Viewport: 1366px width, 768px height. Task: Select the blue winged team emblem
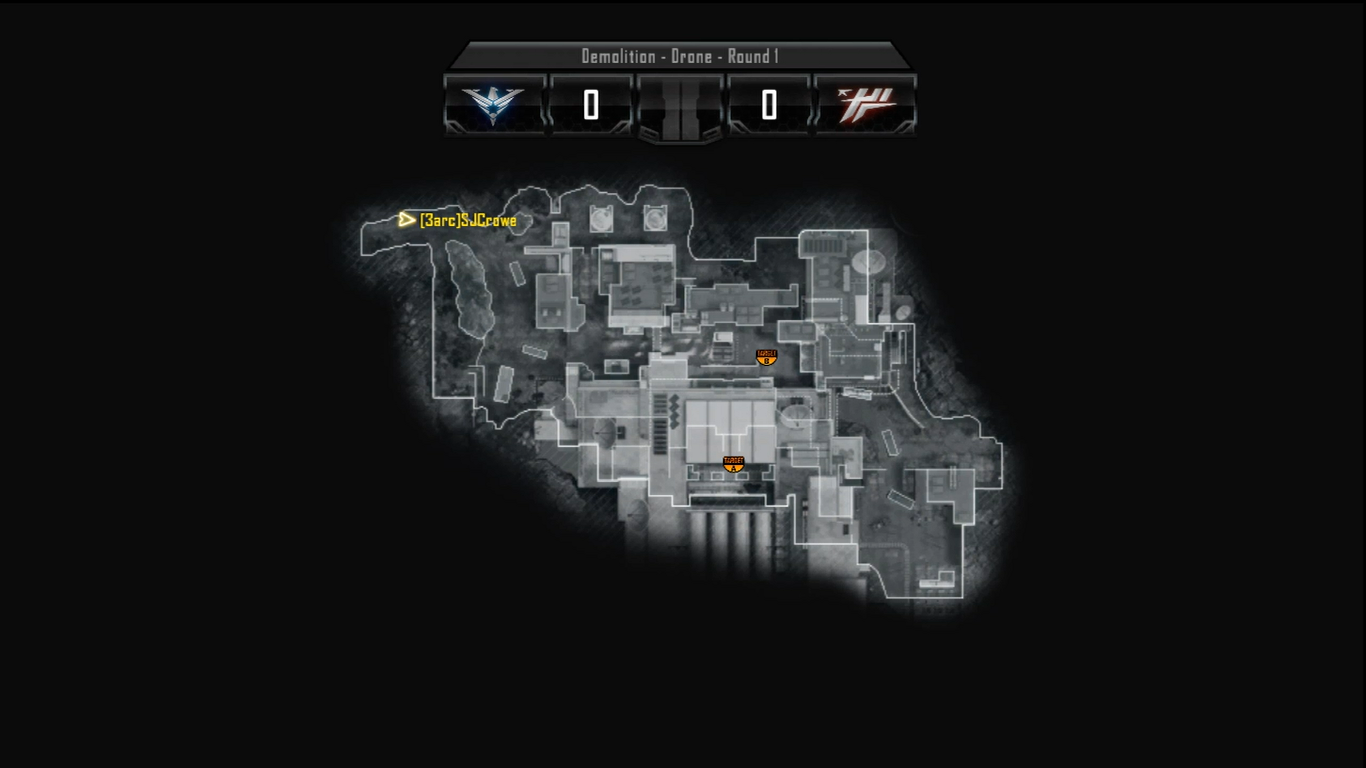point(493,104)
